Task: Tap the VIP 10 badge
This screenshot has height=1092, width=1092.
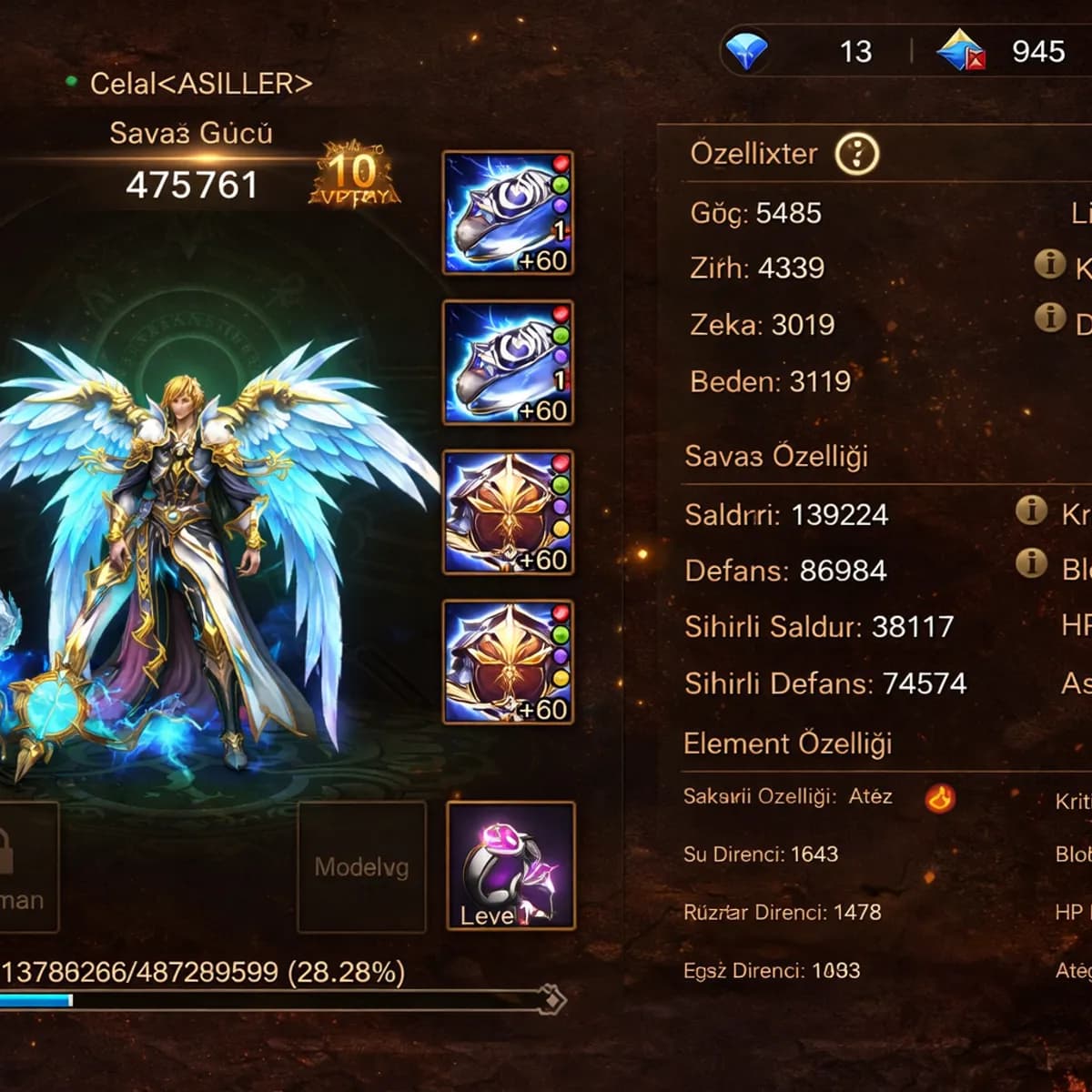Action: [353, 173]
